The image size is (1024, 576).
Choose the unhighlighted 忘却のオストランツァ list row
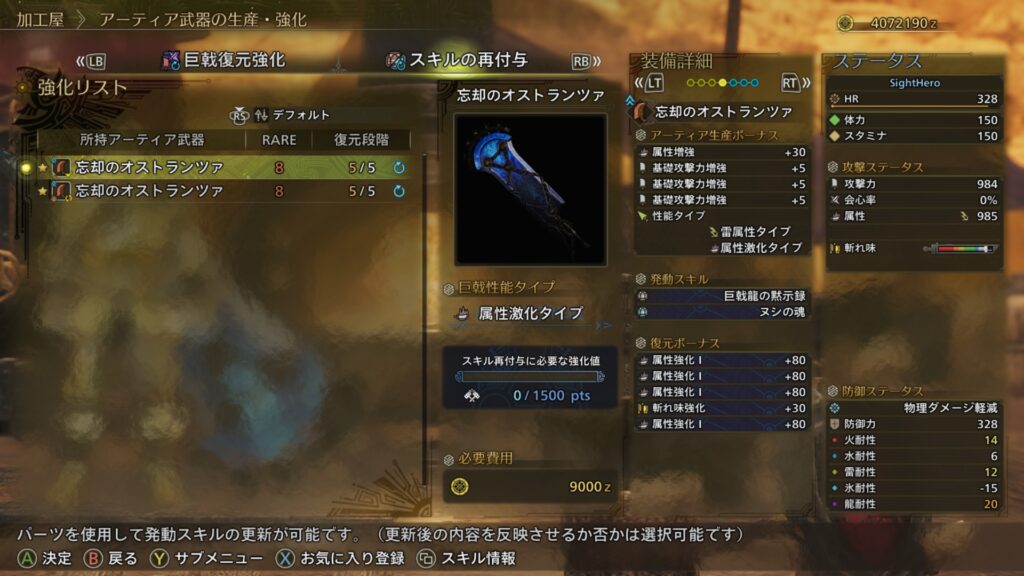[x=220, y=190]
